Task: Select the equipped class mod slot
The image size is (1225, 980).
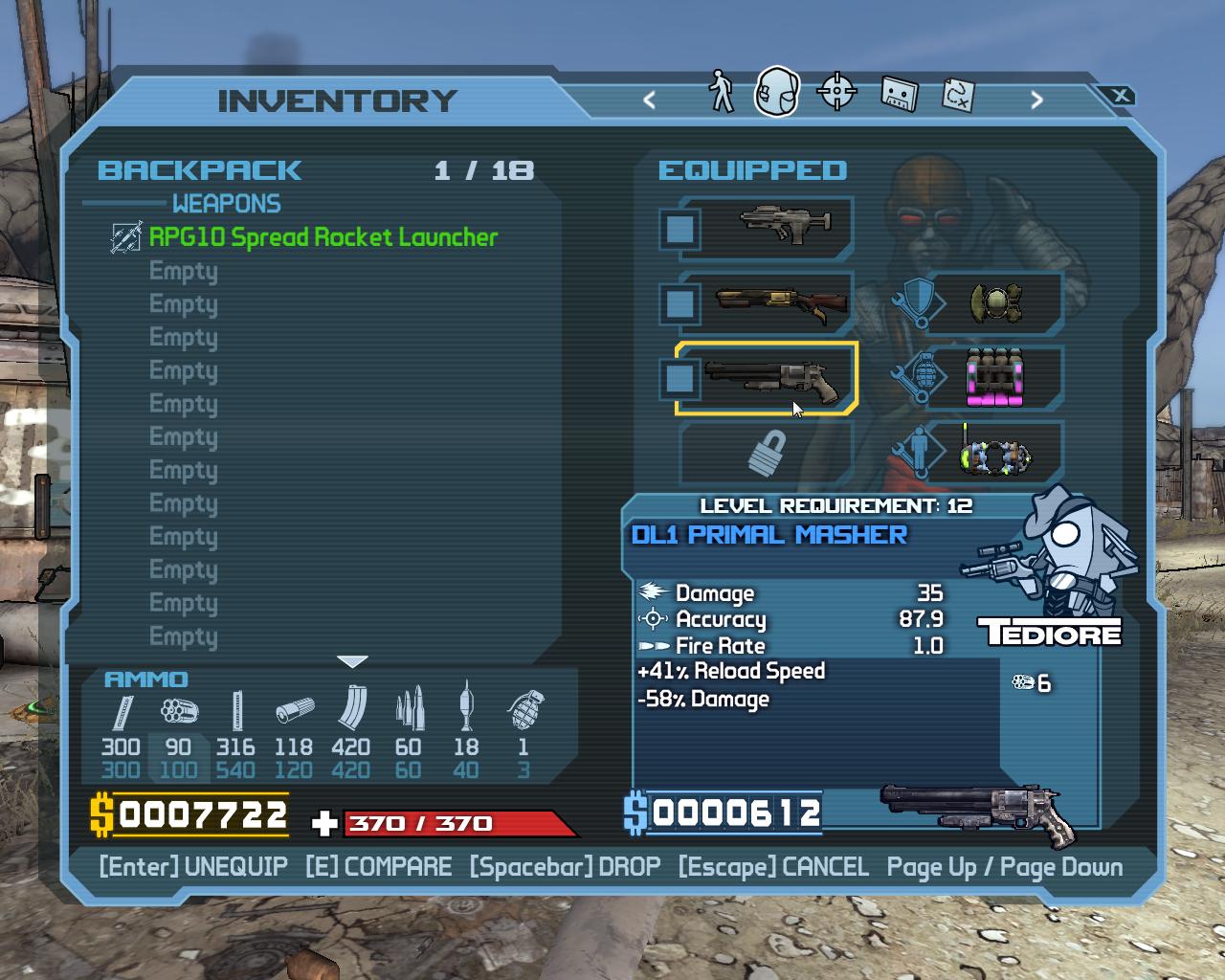Action: (x=995, y=454)
